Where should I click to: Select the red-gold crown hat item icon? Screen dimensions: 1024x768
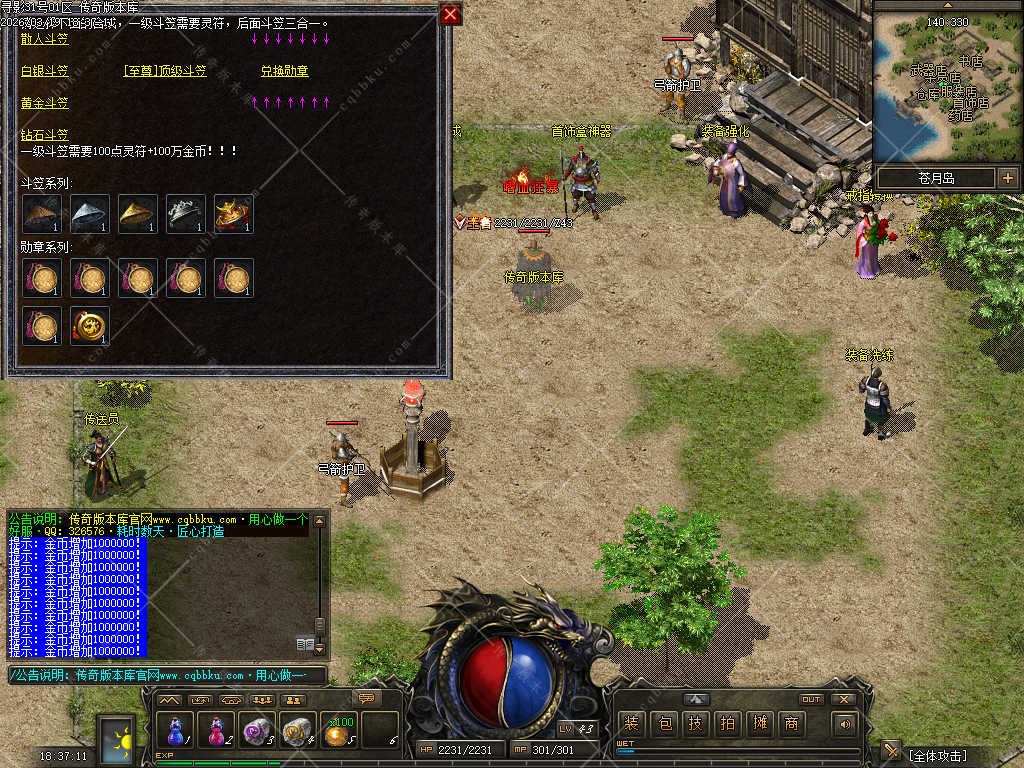click(233, 214)
